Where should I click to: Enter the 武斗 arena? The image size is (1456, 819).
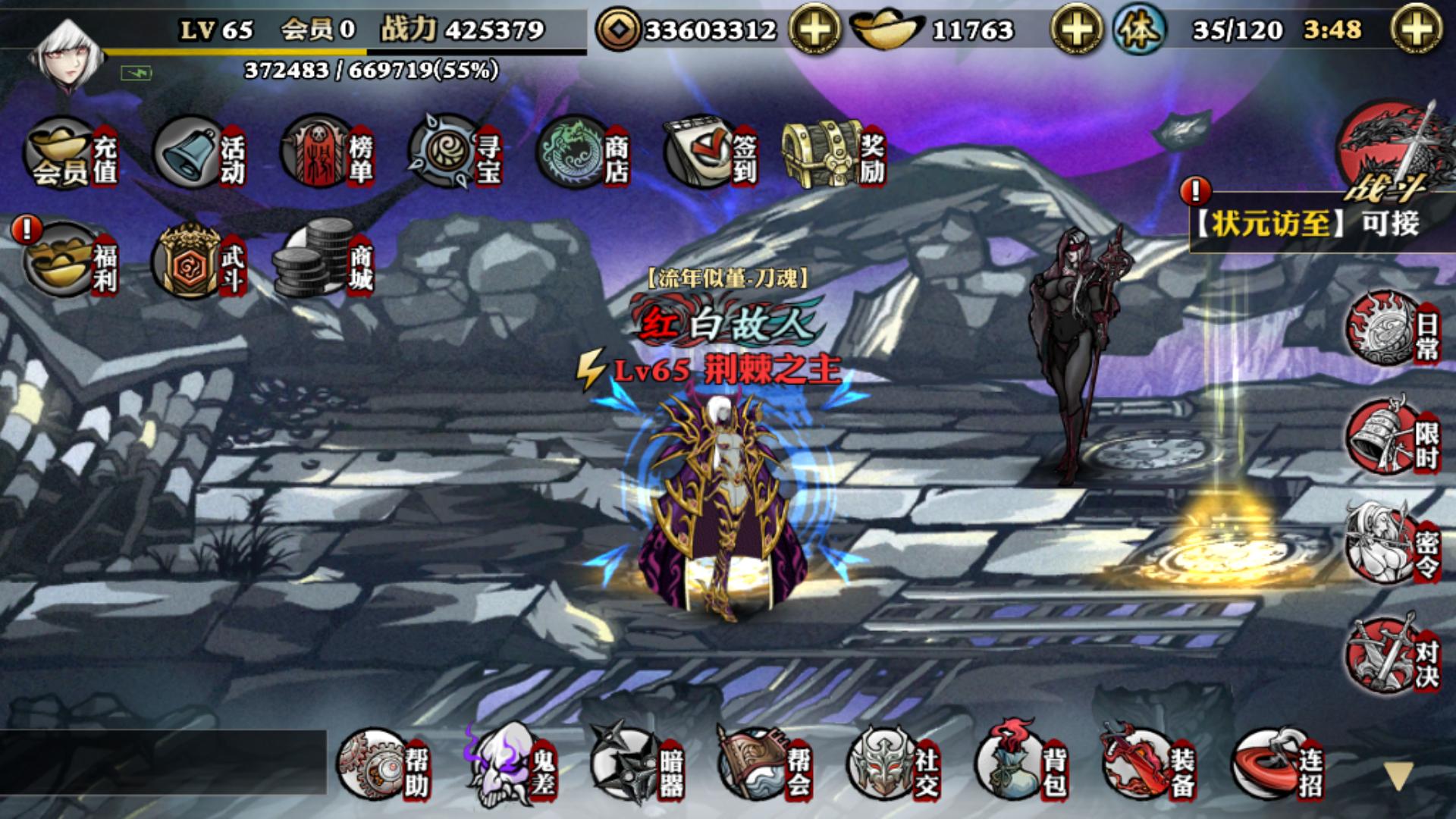click(199, 260)
